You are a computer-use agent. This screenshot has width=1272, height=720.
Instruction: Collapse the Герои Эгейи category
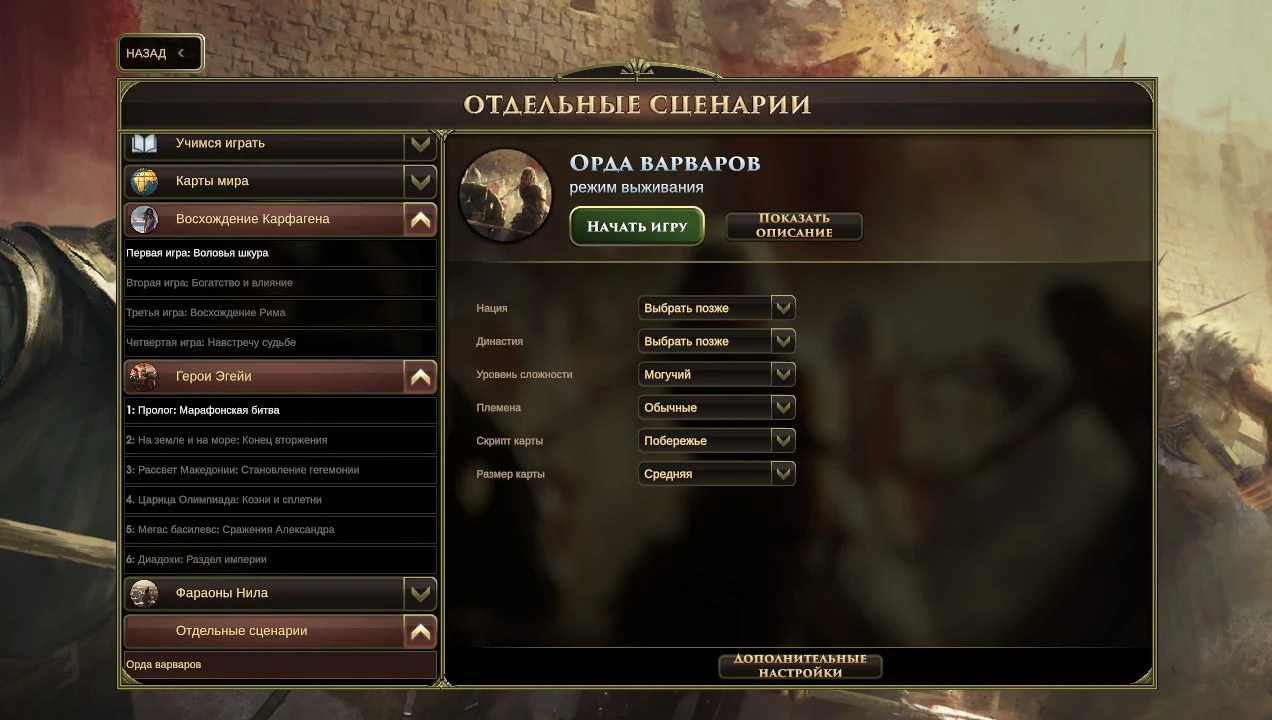click(420, 377)
